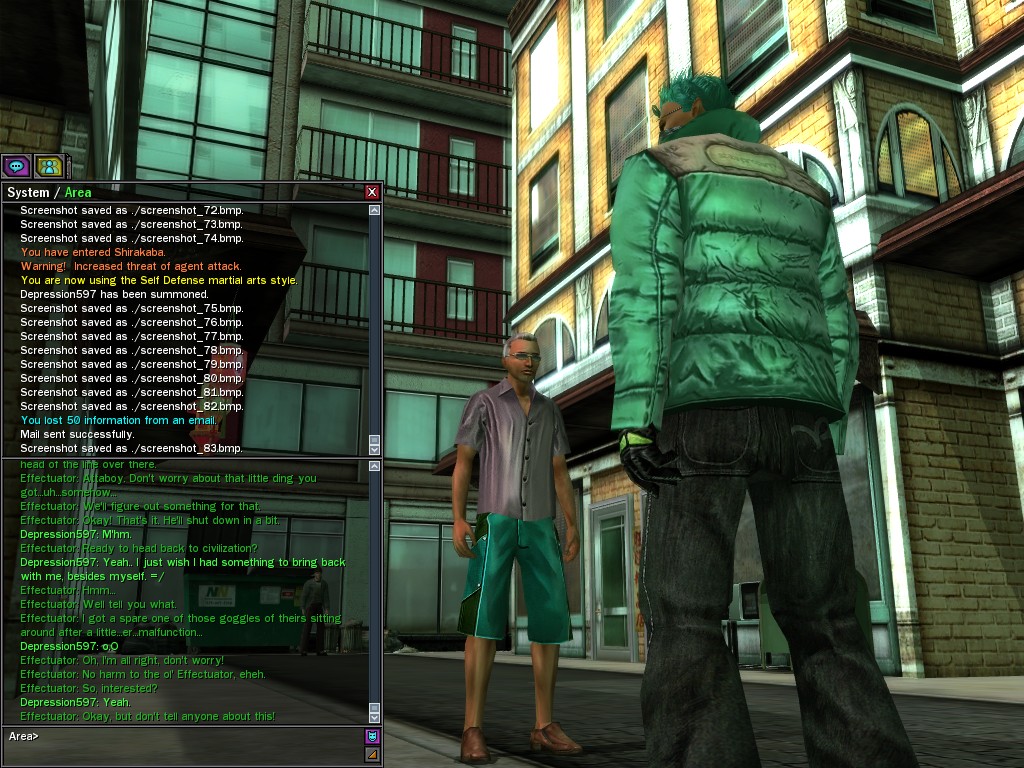Screen dimensions: 1024x768
Task: Open the yellow people icon tab
Action: pos(48,166)
